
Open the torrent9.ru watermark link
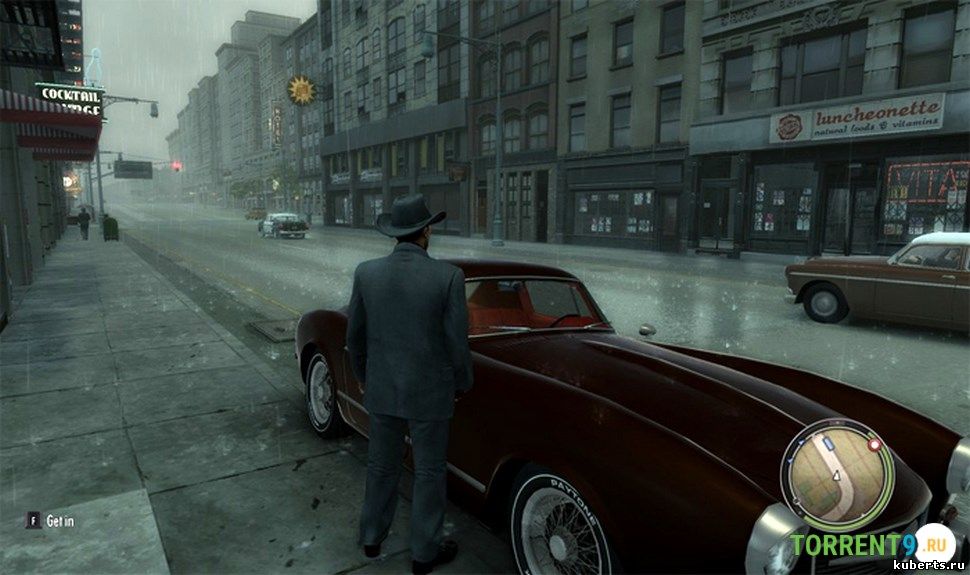click(x=868, y=546)
